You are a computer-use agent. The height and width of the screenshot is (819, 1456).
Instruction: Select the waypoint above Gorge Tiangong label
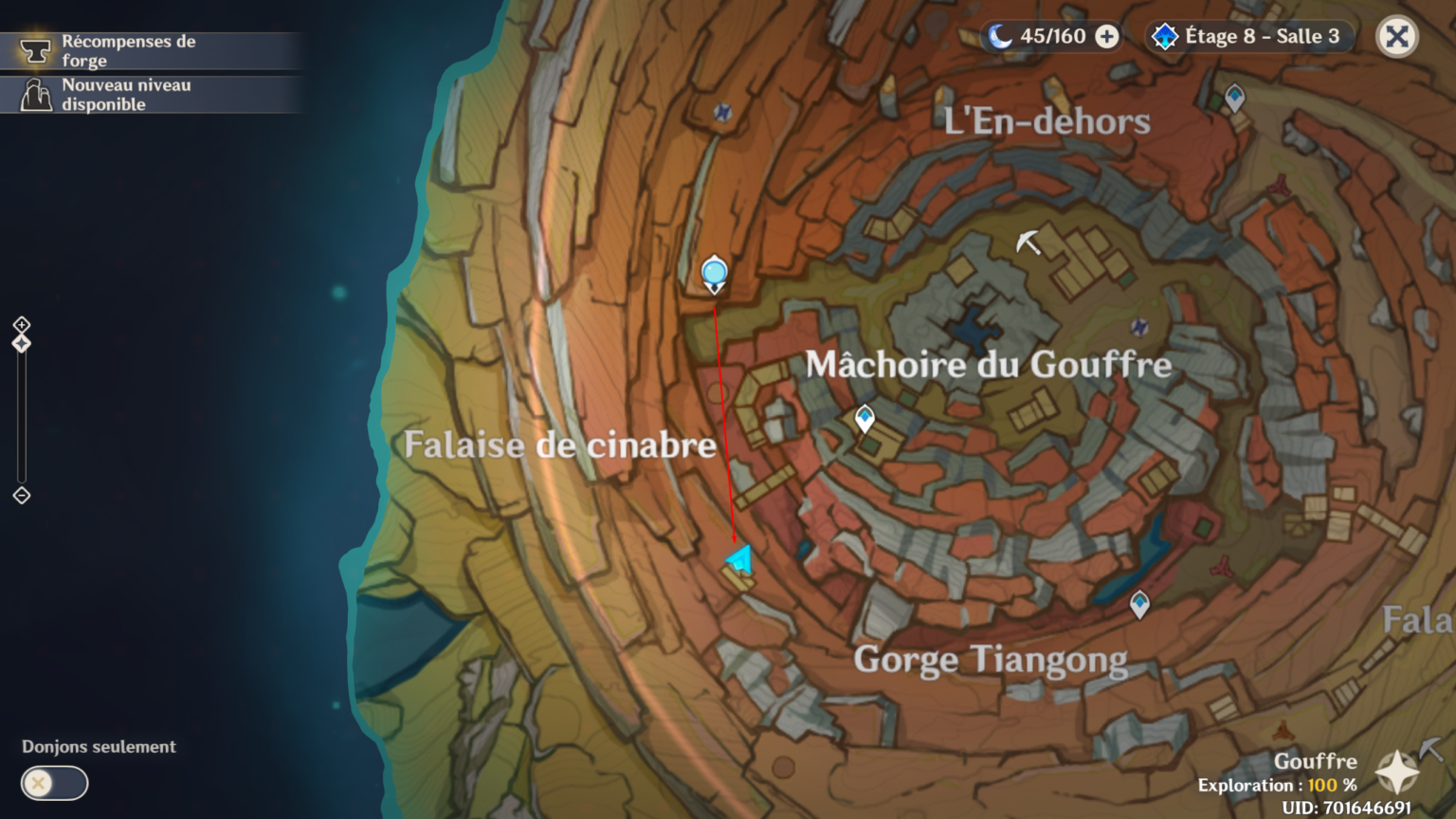click(x=1139, y=603)
